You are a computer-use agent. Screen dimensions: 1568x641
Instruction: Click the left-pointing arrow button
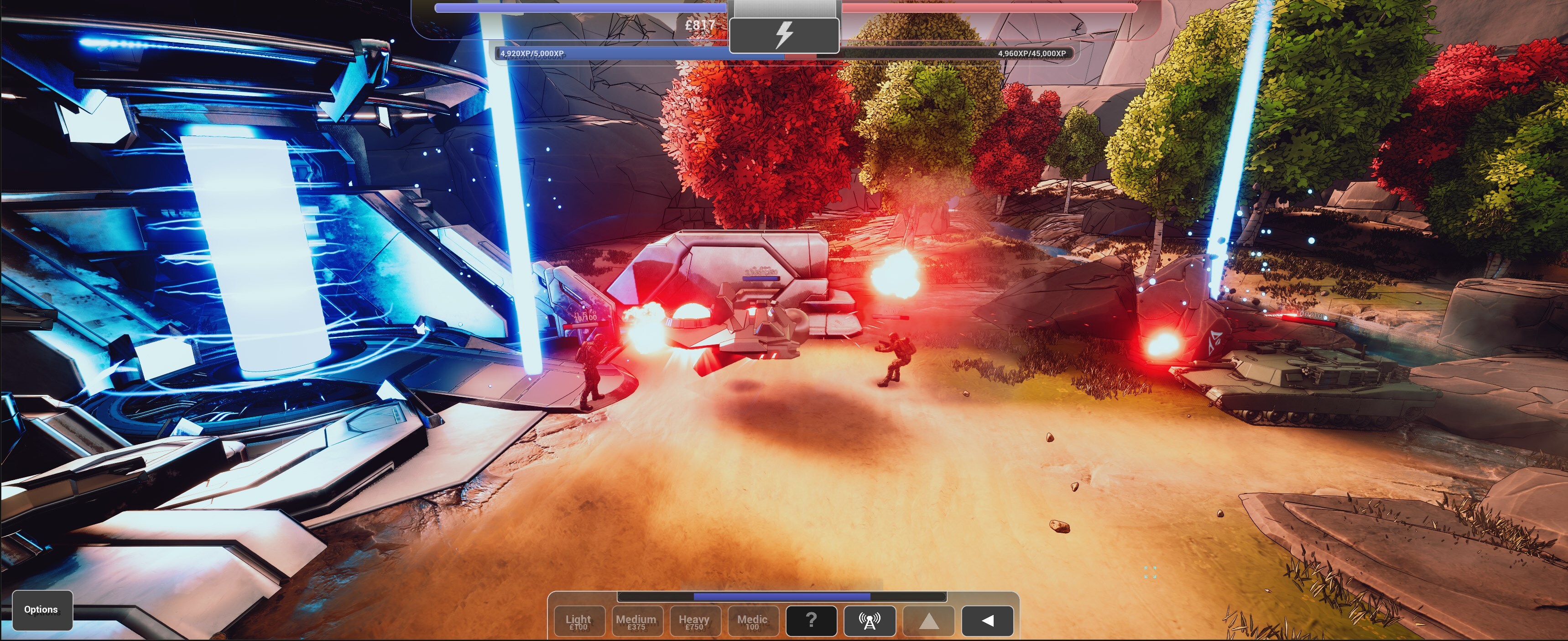[987, 620]
